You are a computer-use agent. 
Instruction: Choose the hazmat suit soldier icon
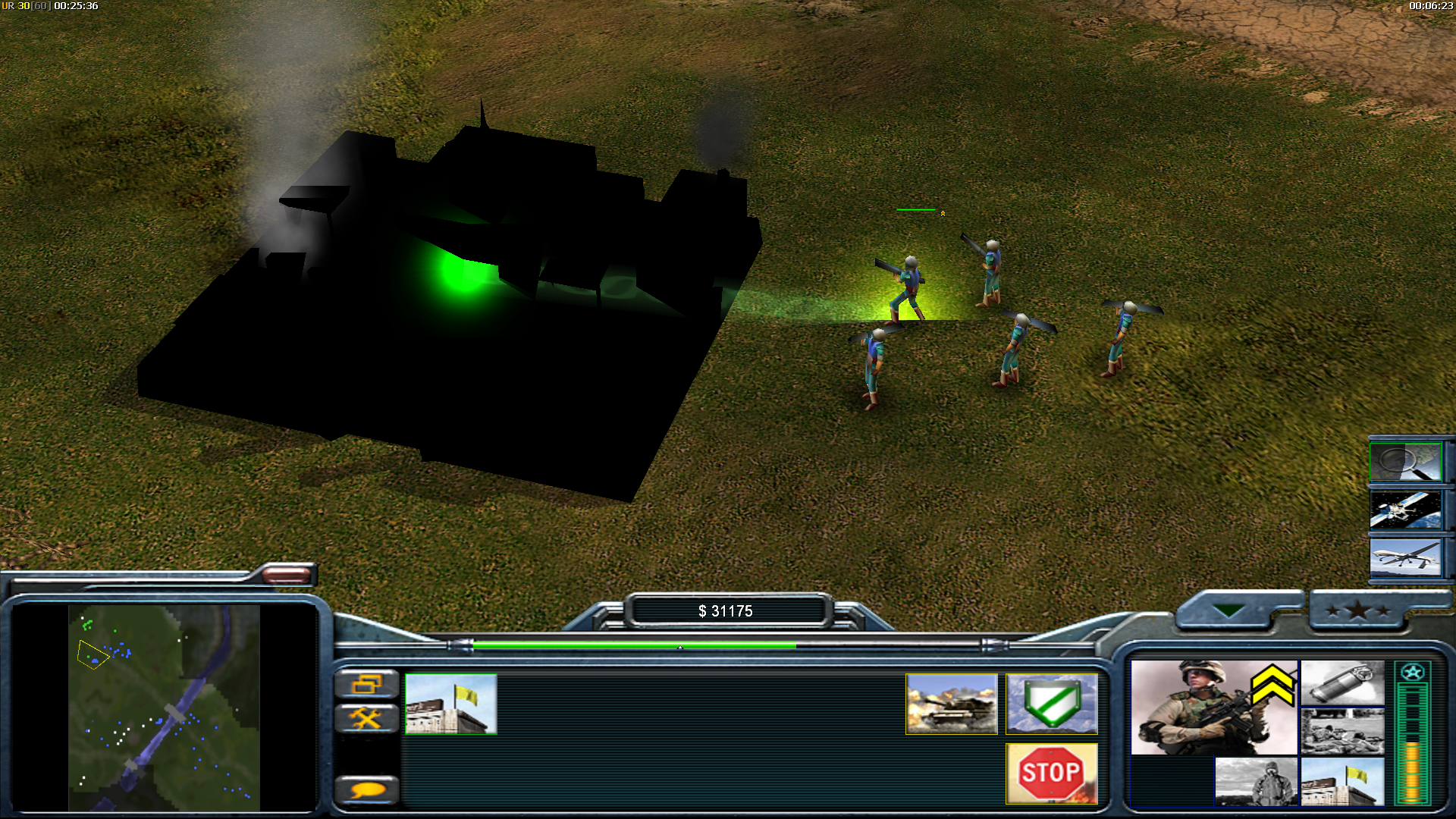pos(1256,781)
